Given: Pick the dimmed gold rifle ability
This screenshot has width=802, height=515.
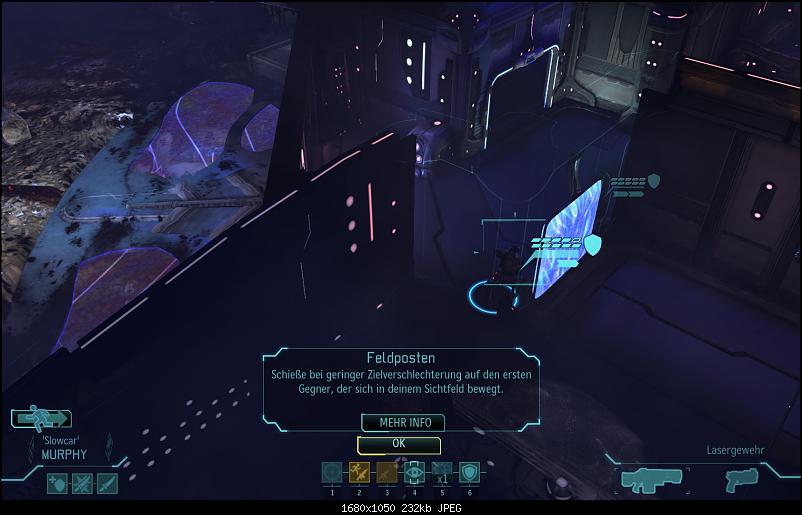Looking at the screenshot, I should pyautogui.click(x=386, y=473).
